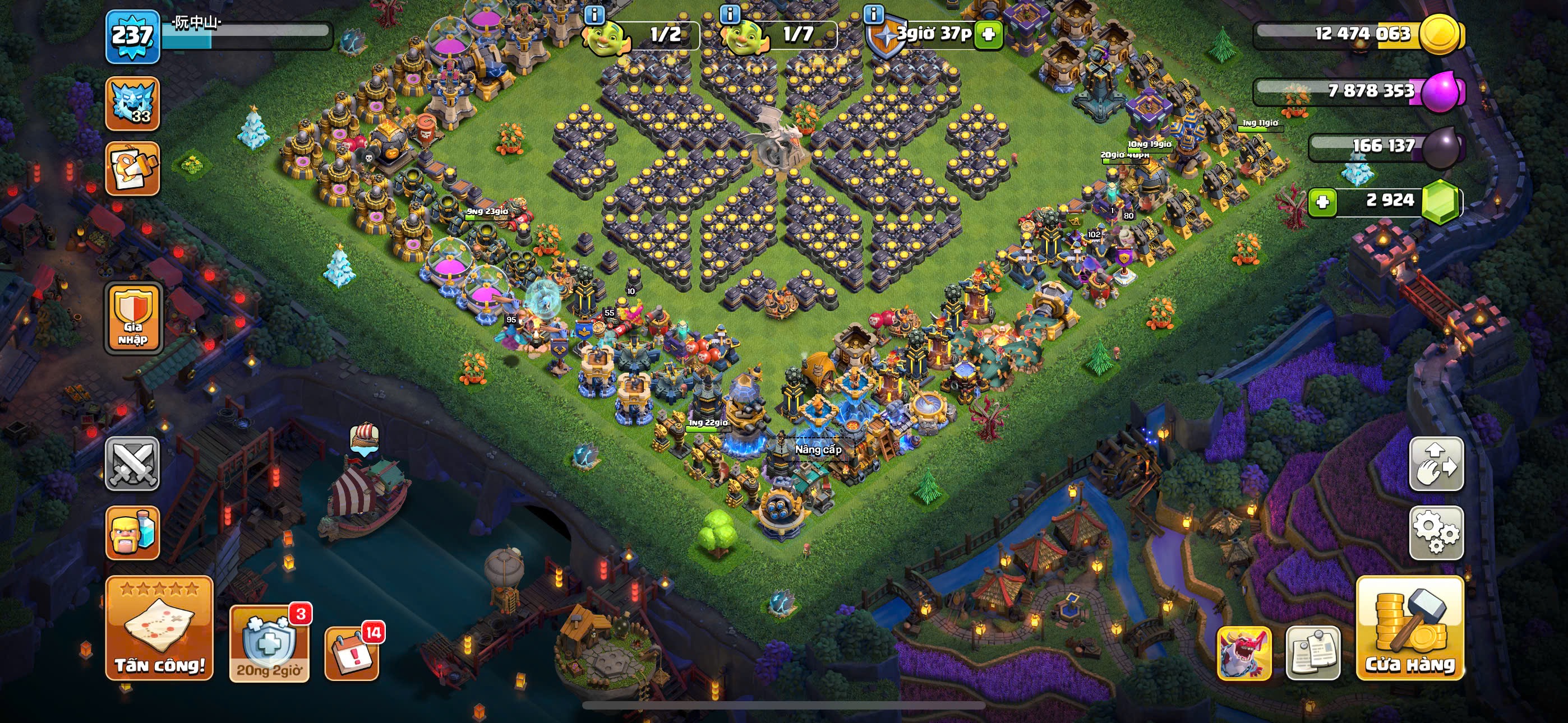
Task: Open the player level 237 profile badge
Action: pos(133,36)
